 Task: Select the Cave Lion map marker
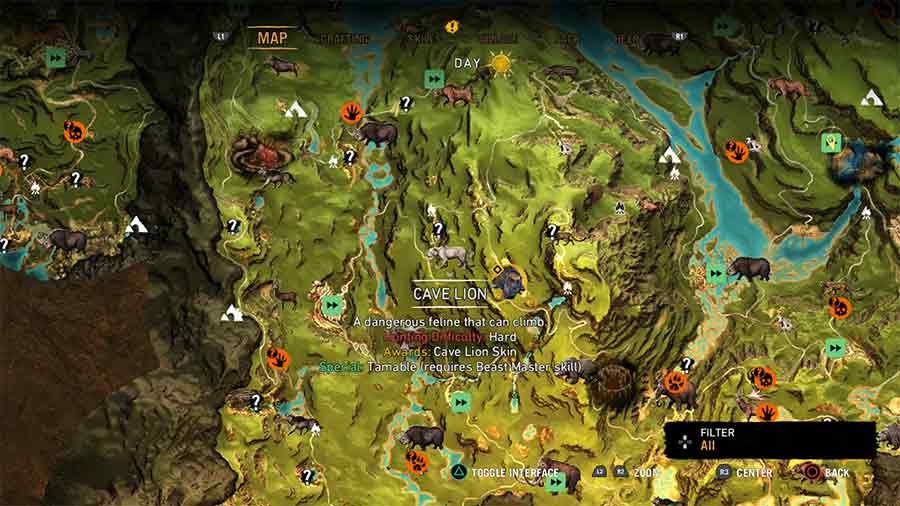pyautogui.click(x=510, y=281)
